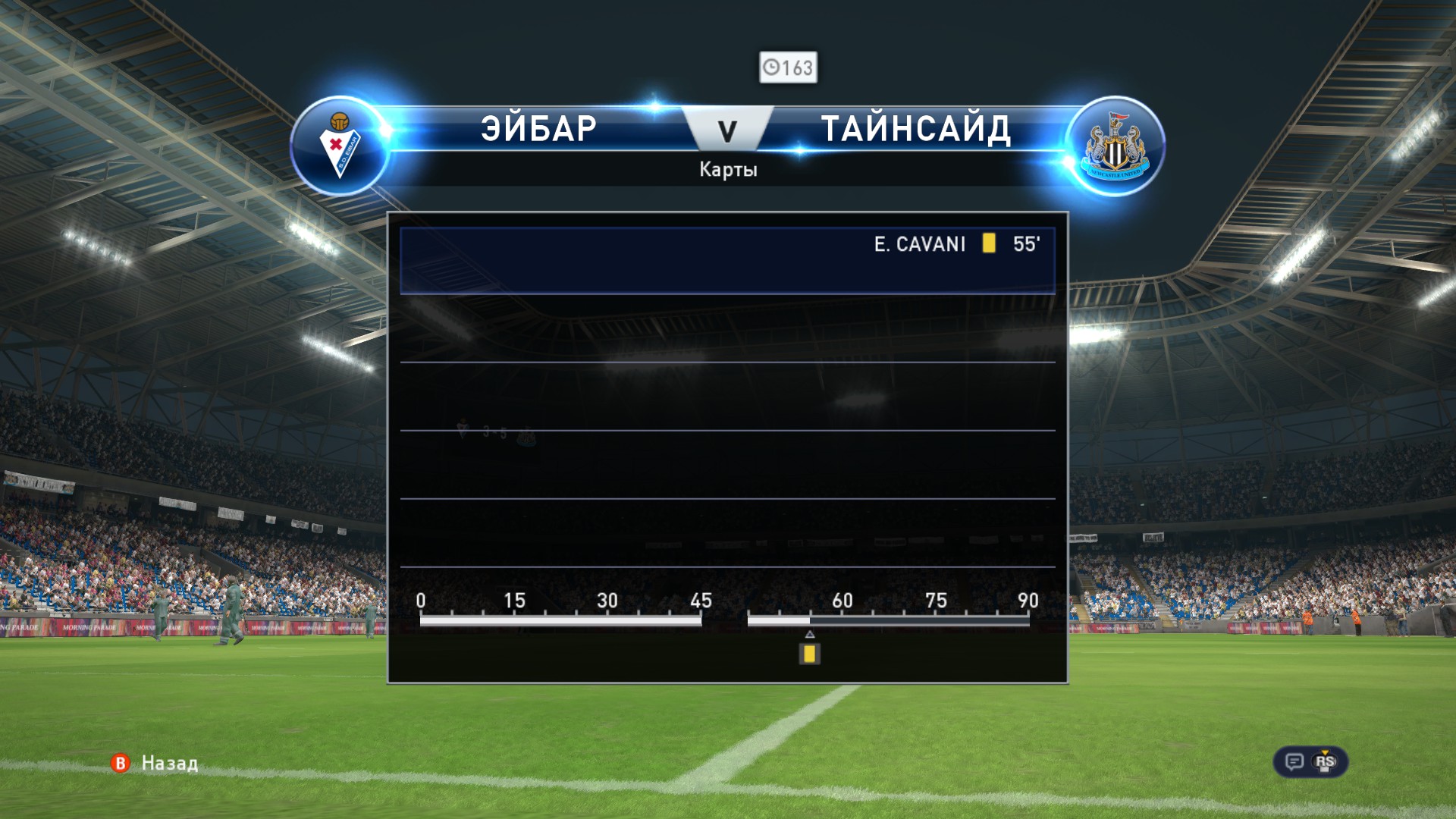Image resolution: width=1456 pixels, height=819 pixels.
Task: Select the E. Cavani yellow card row
Action: point(726,260)
